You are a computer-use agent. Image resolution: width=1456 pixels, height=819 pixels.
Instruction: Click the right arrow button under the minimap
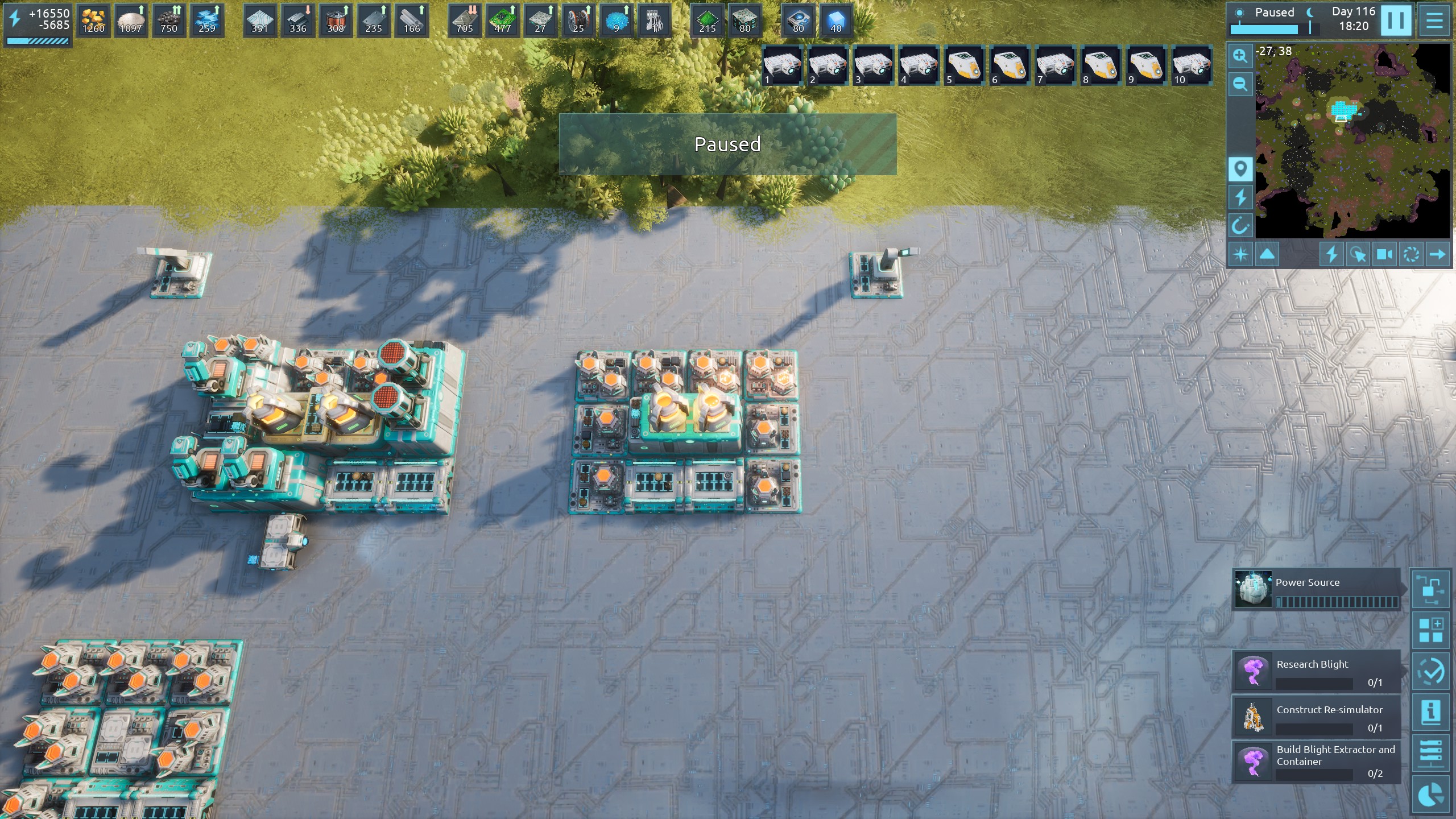click(x=1437, y=254)
